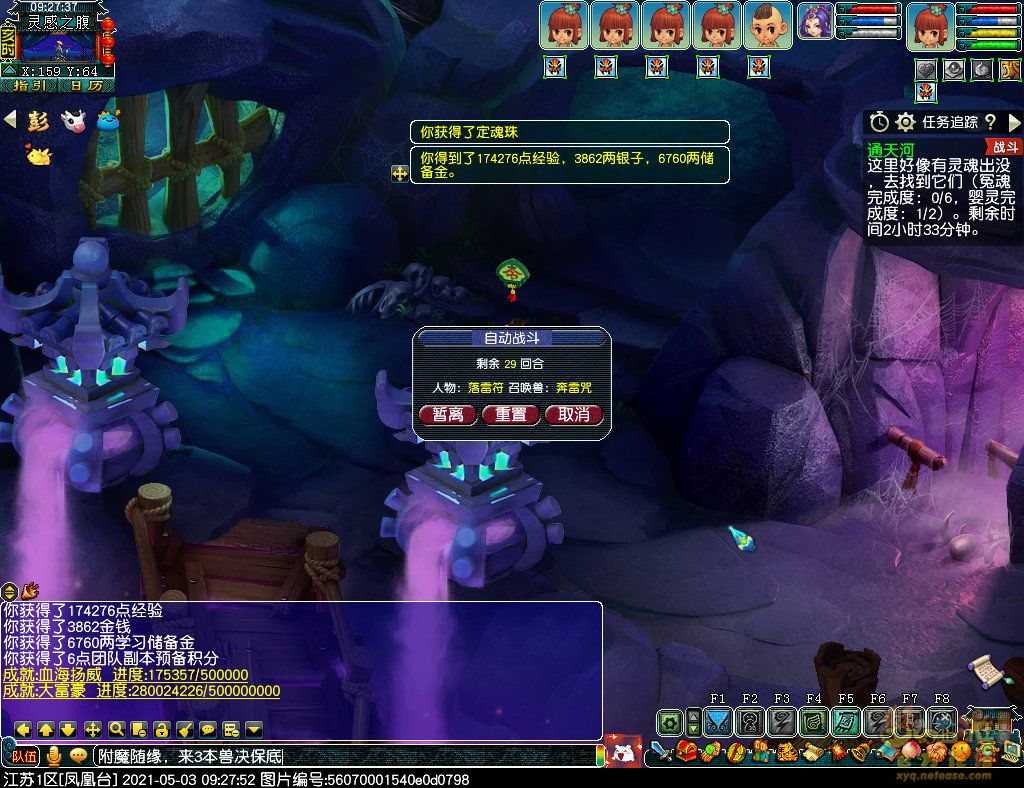Open the 日历 calendar button
The height and width of the screenshot is (788, 1024).
pos(87,86)
